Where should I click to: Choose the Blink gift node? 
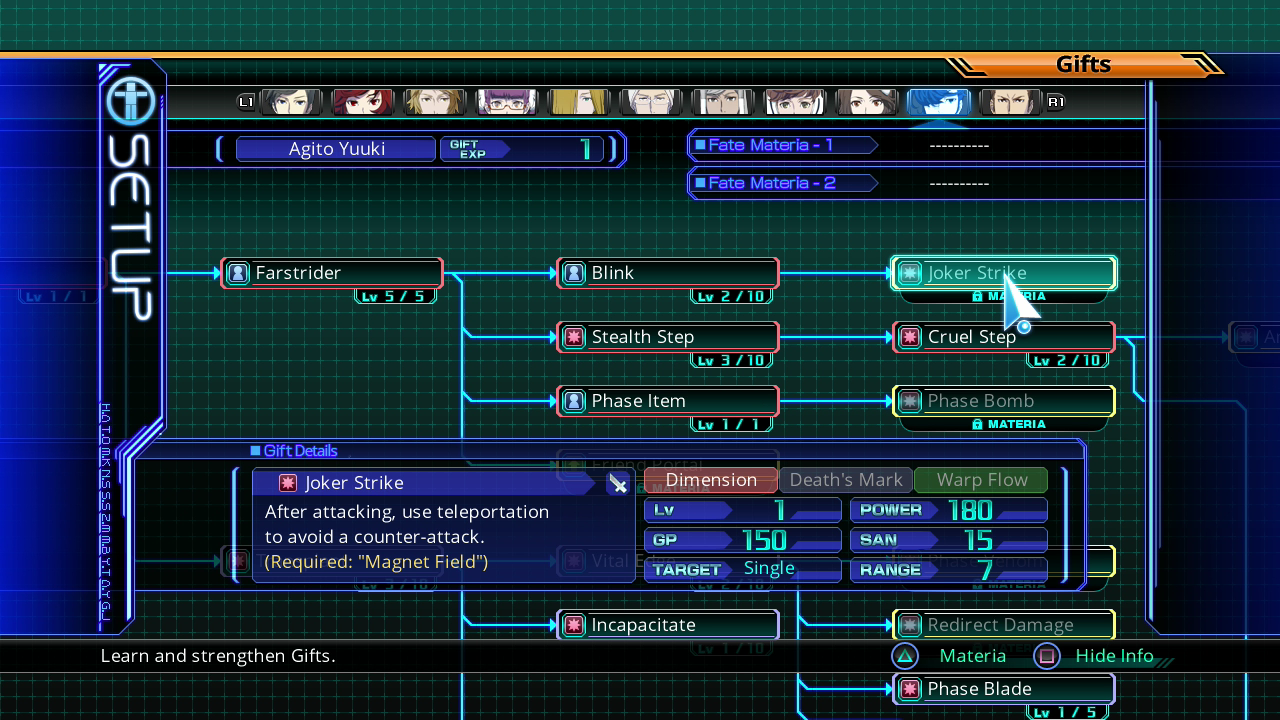pyautogui.click(x=668, y=273)
